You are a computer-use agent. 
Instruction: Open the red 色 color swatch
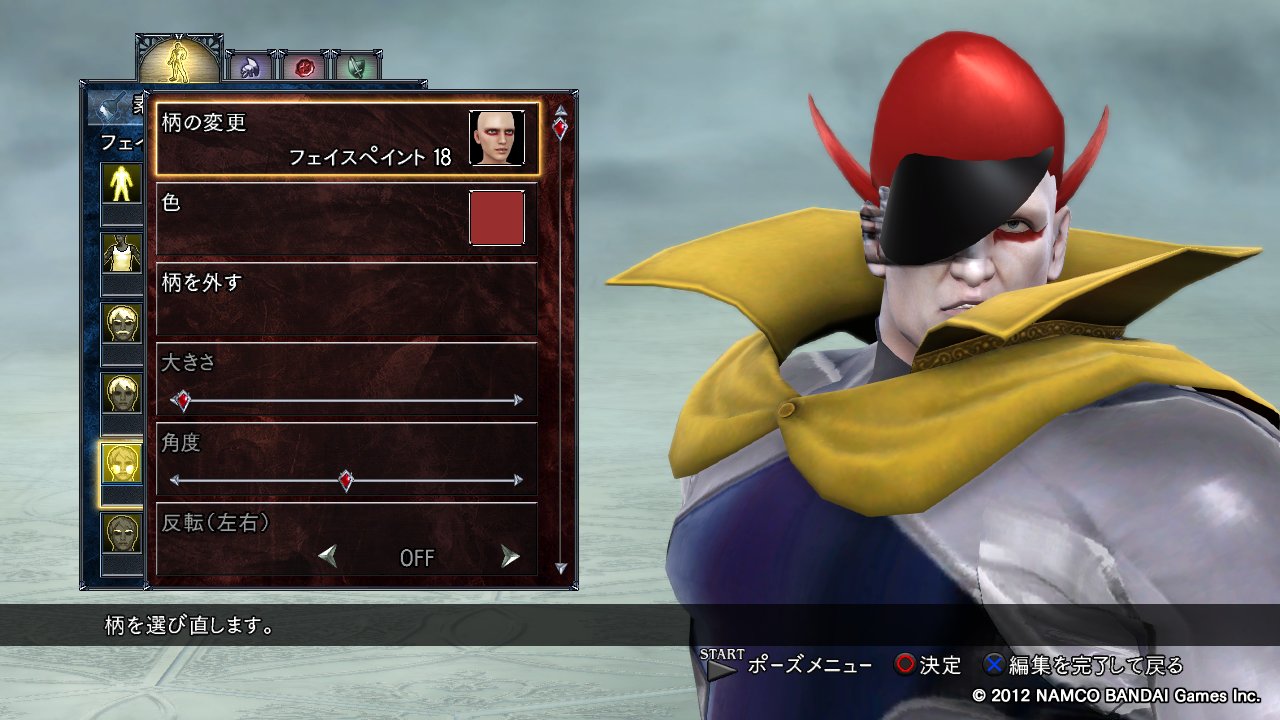(x=497, y=220)
